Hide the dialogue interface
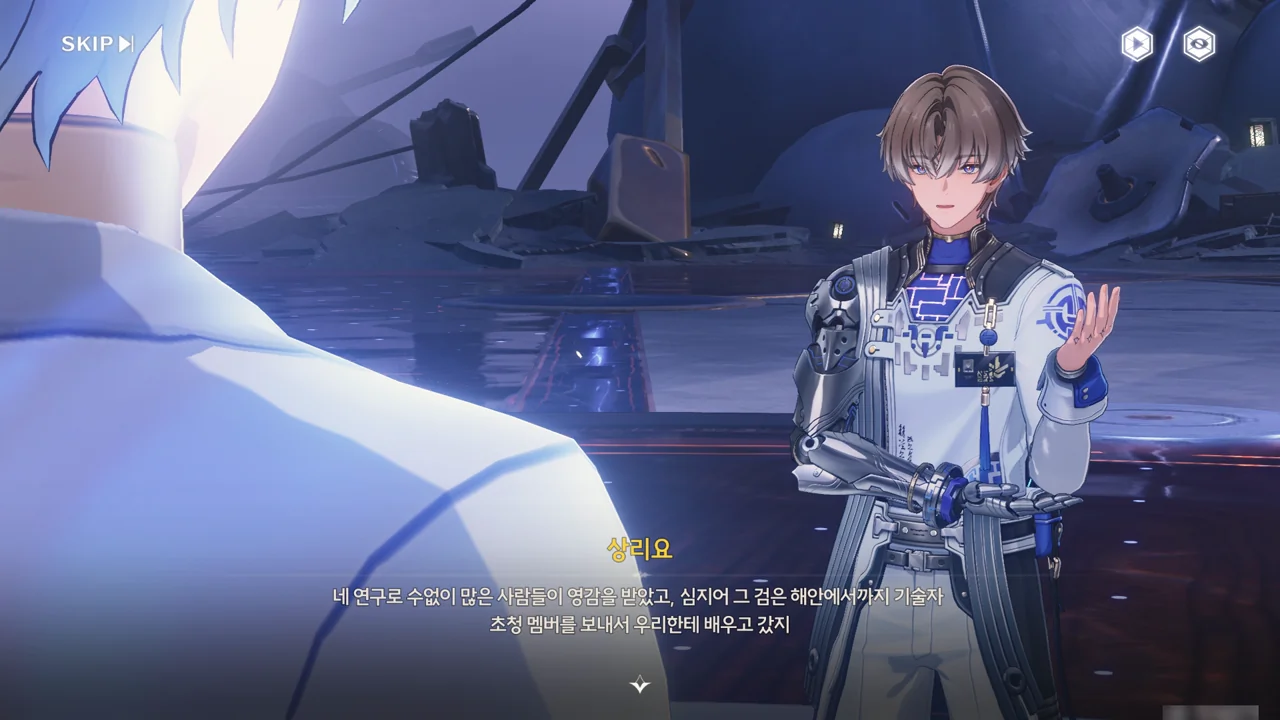This screenshot has width=1280, height=720. tap(1199, 44)
